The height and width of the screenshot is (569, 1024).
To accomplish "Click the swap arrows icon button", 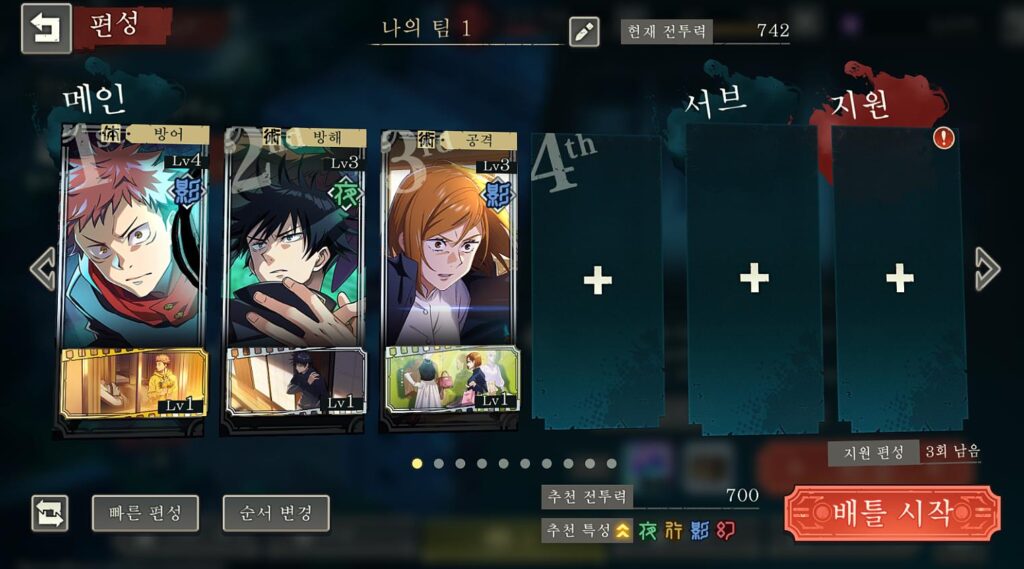I will [50, 513].
